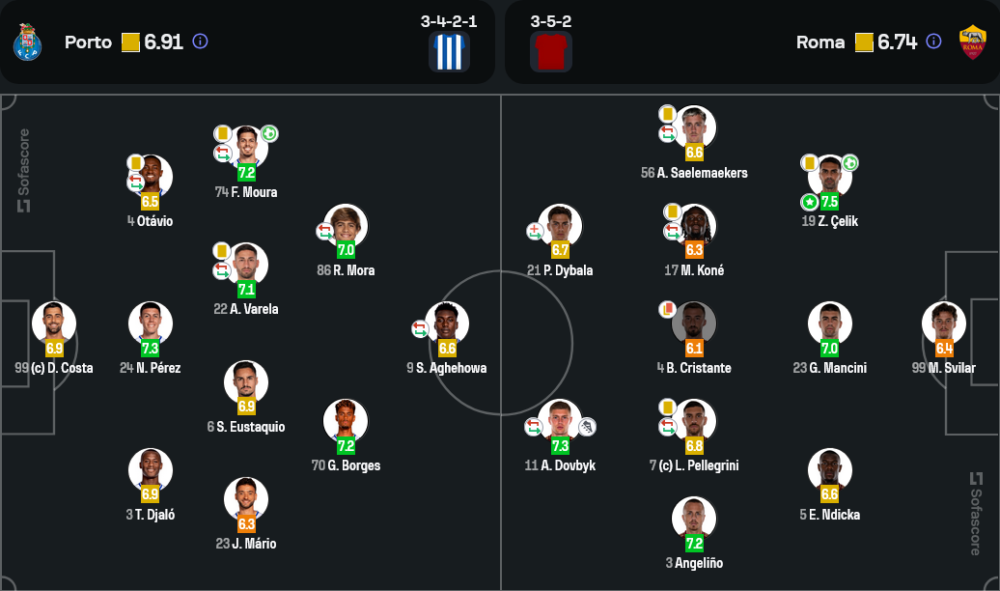The image size is (1000, 591).
Task: Open A. Saelemaekers's player card
Action: point(694,129)
